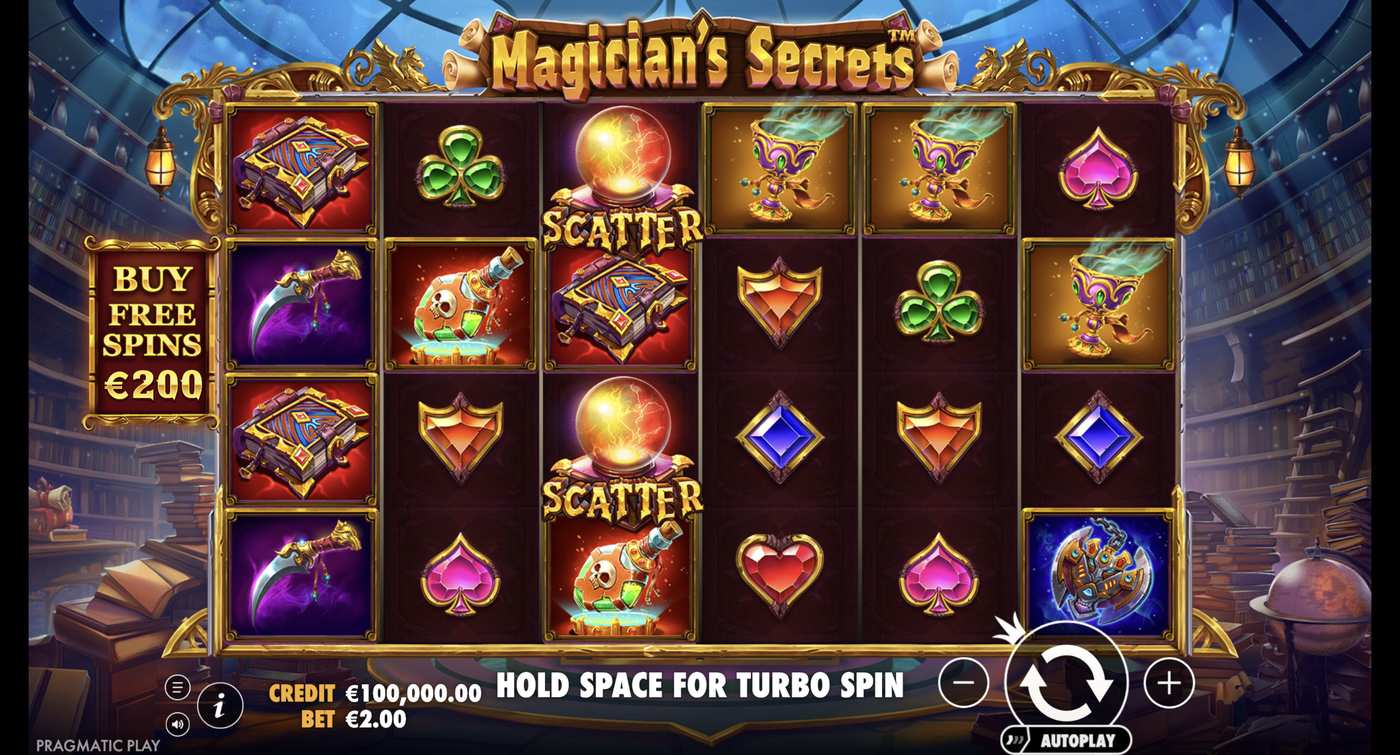This screenshot has width=1400, height=755.
Task: Open the hamburger game menu
Action: pyautogui.click(x=177, y=687)
